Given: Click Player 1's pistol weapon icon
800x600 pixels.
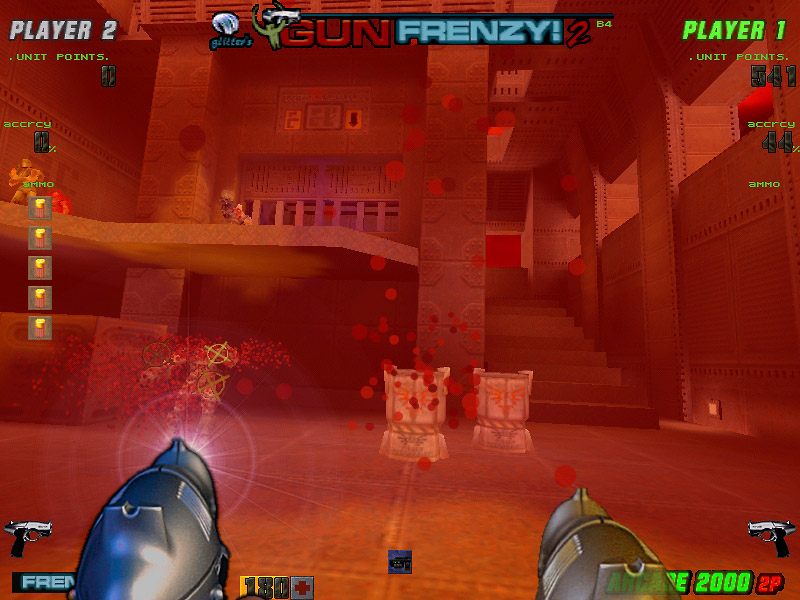Looking at the screenshot, I should [x=770, y=538].
